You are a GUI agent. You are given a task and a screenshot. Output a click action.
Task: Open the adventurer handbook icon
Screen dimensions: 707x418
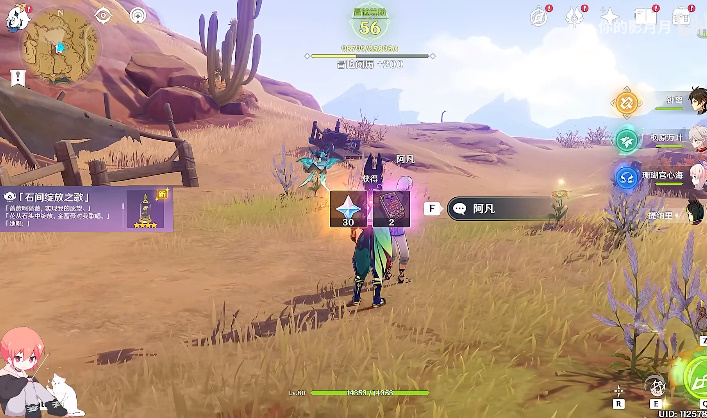(646, 16)
